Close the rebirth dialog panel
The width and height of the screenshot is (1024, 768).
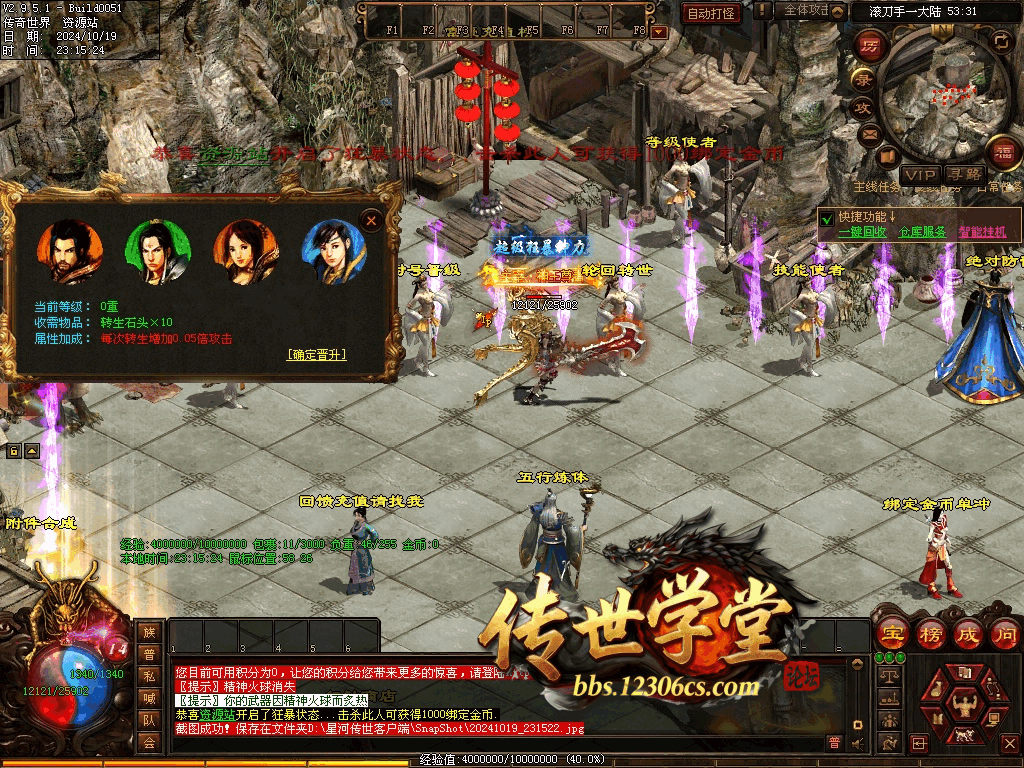click(x=371, y=219)
